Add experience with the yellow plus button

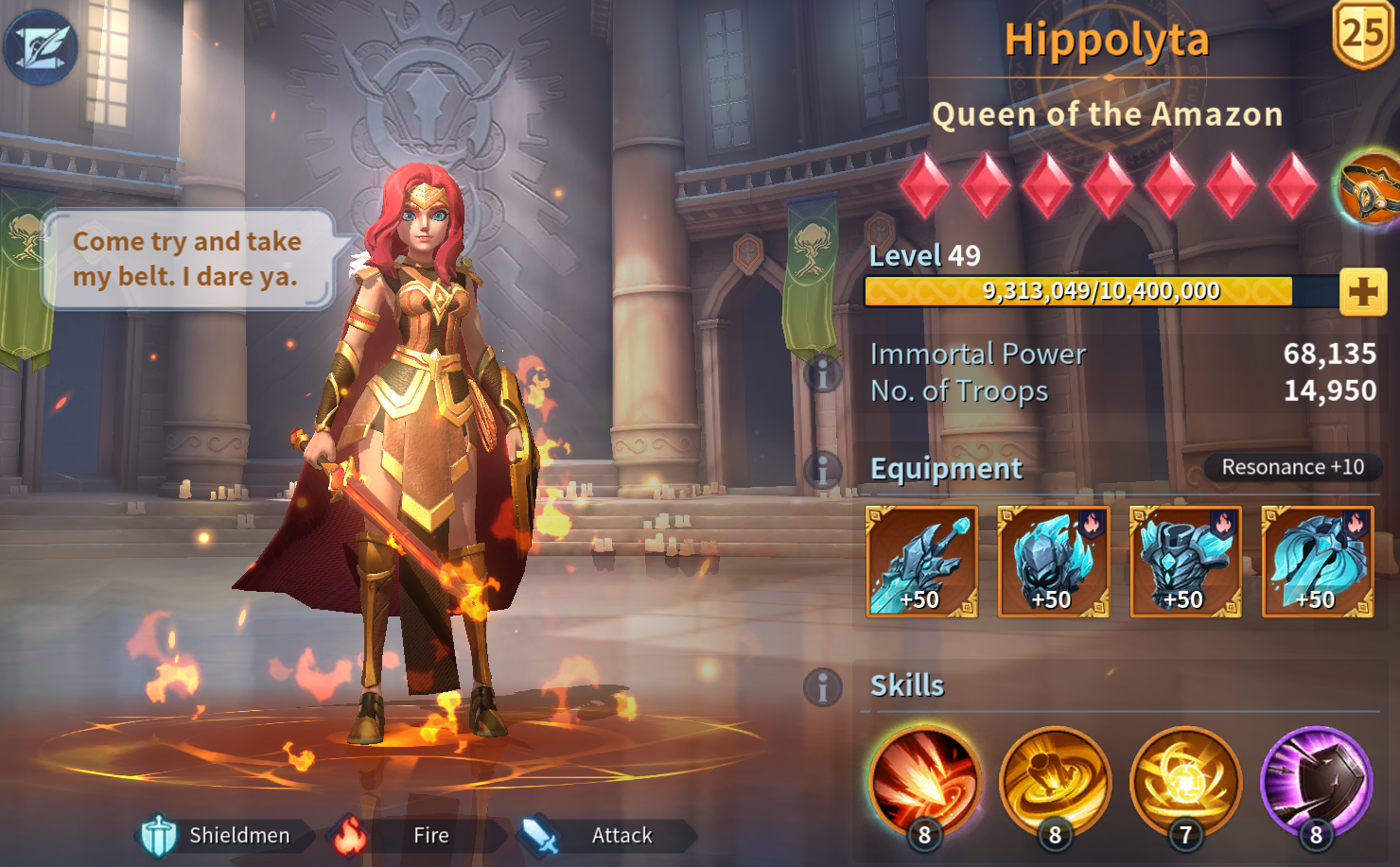coord(1362,292)
